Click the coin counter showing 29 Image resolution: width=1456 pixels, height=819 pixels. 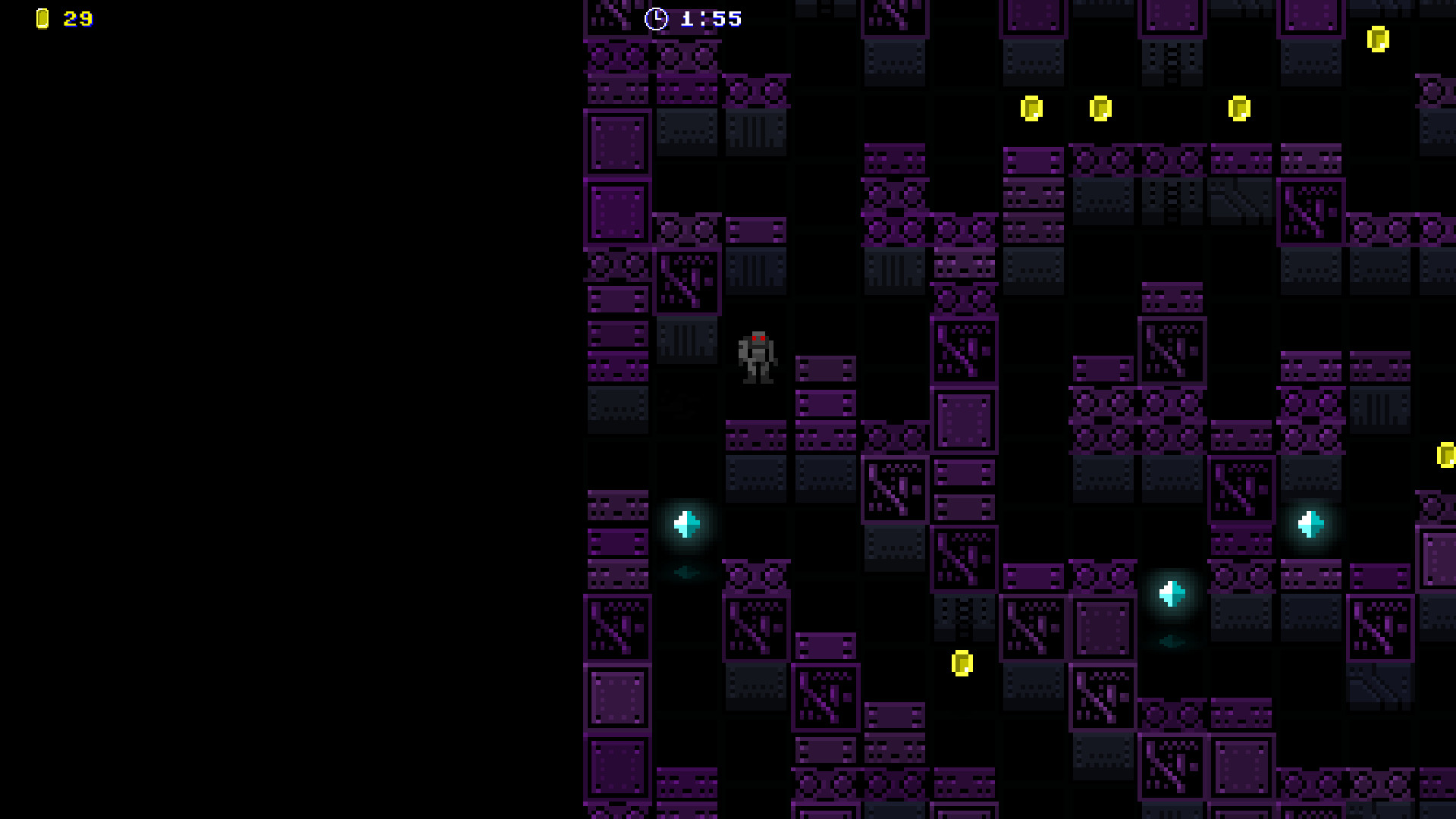76,19
